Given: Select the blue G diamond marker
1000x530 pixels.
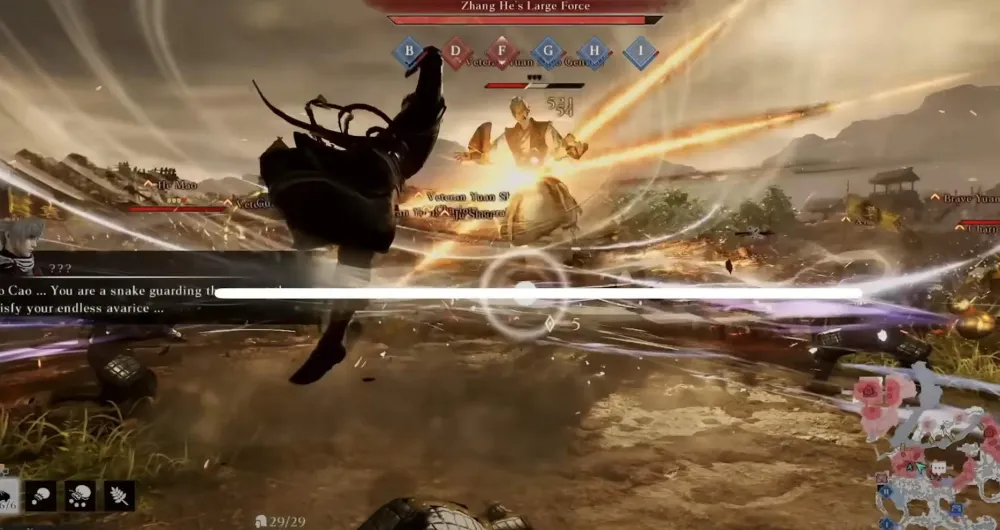Looking at the screenshot, I should (548, 52).
